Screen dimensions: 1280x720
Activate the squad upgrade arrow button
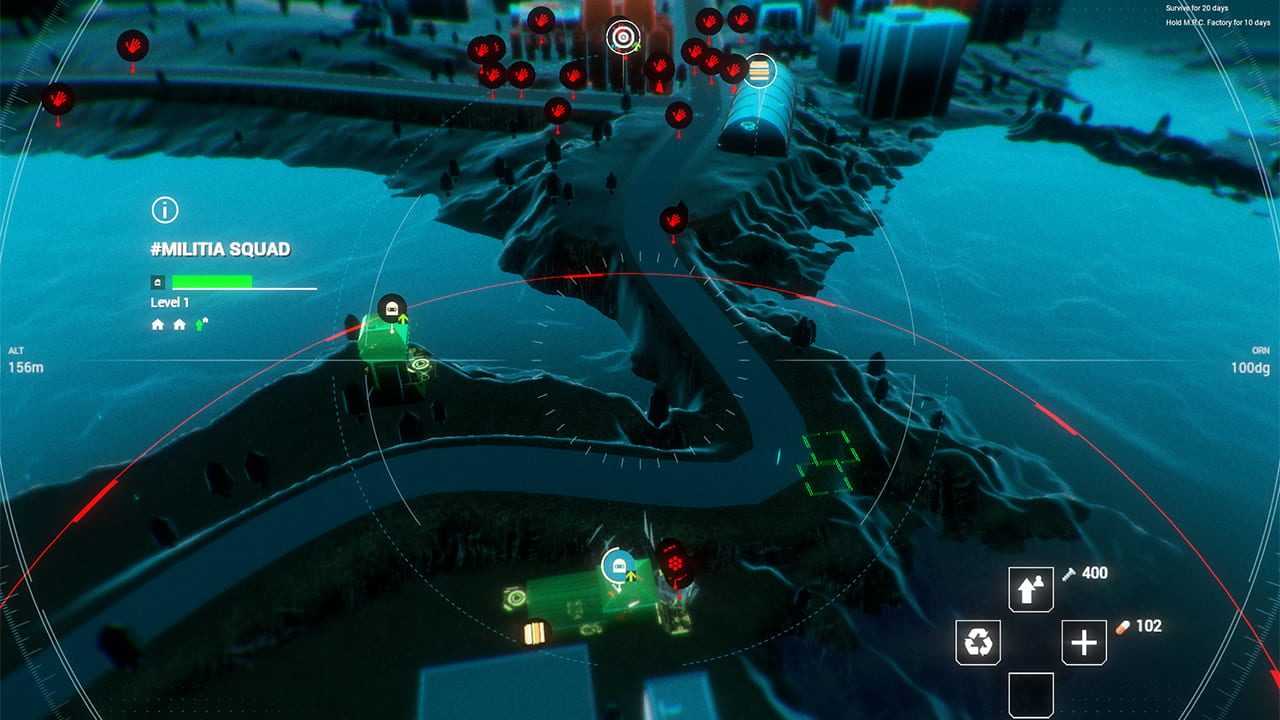click(1031, 589)
